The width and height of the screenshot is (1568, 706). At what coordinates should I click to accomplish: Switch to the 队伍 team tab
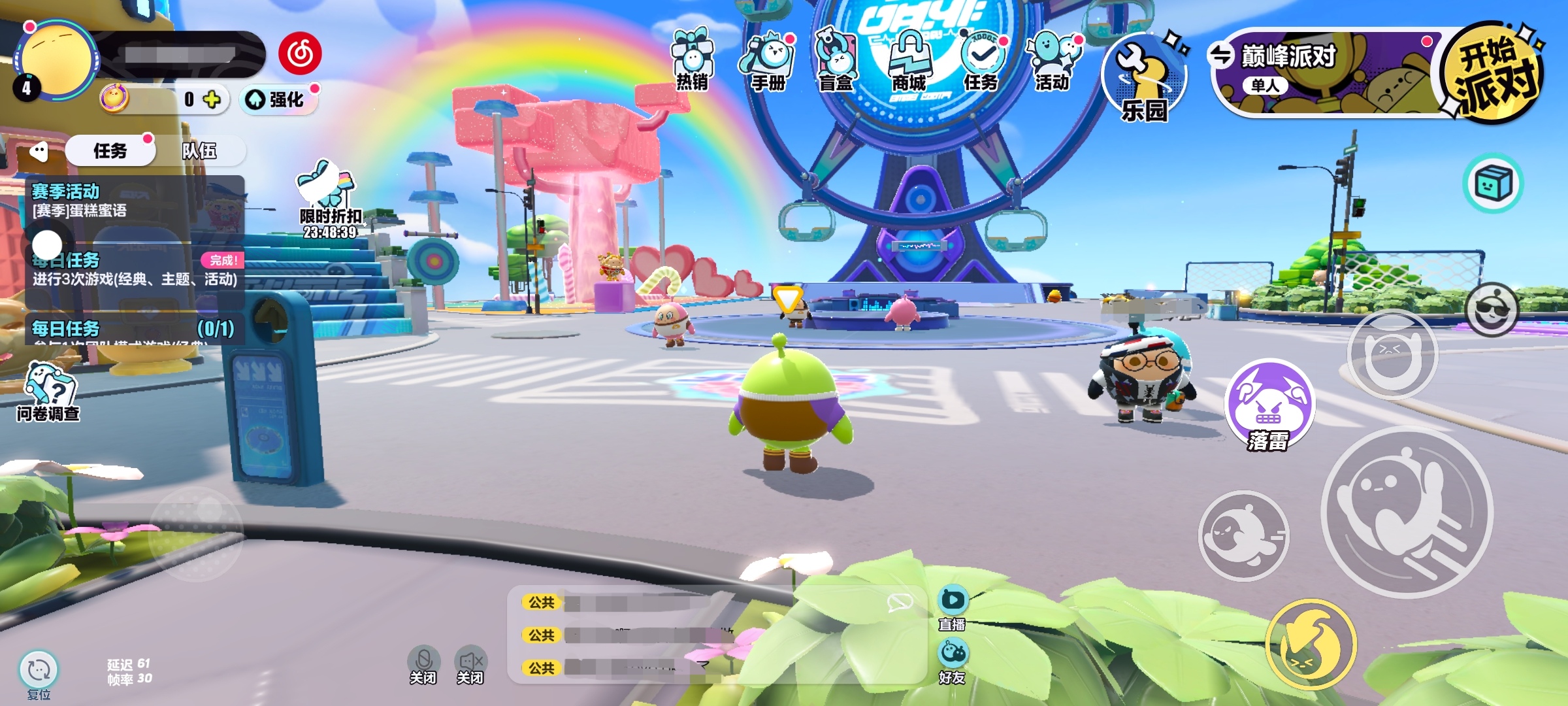click(x=199, y=151)
